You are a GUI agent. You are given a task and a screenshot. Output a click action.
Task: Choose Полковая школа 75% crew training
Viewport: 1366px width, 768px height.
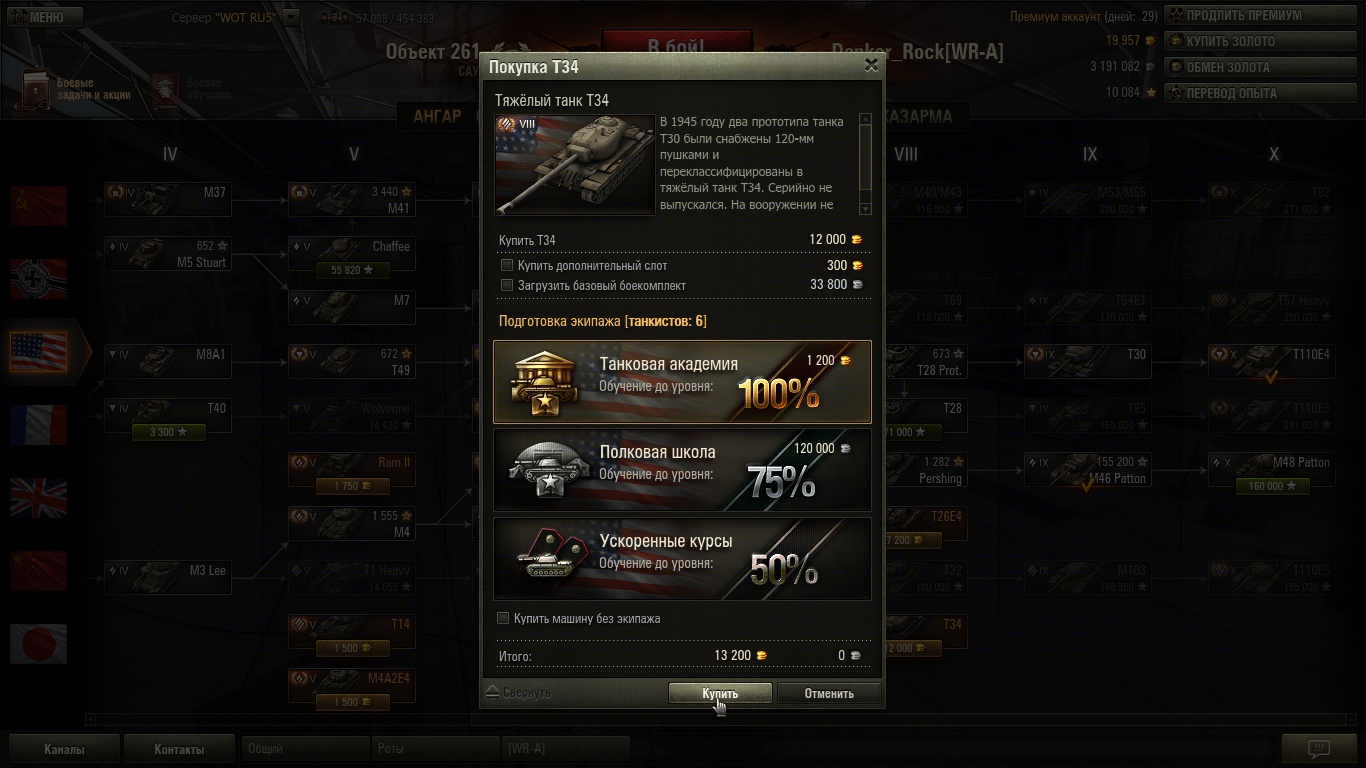[x=682, y=470]
